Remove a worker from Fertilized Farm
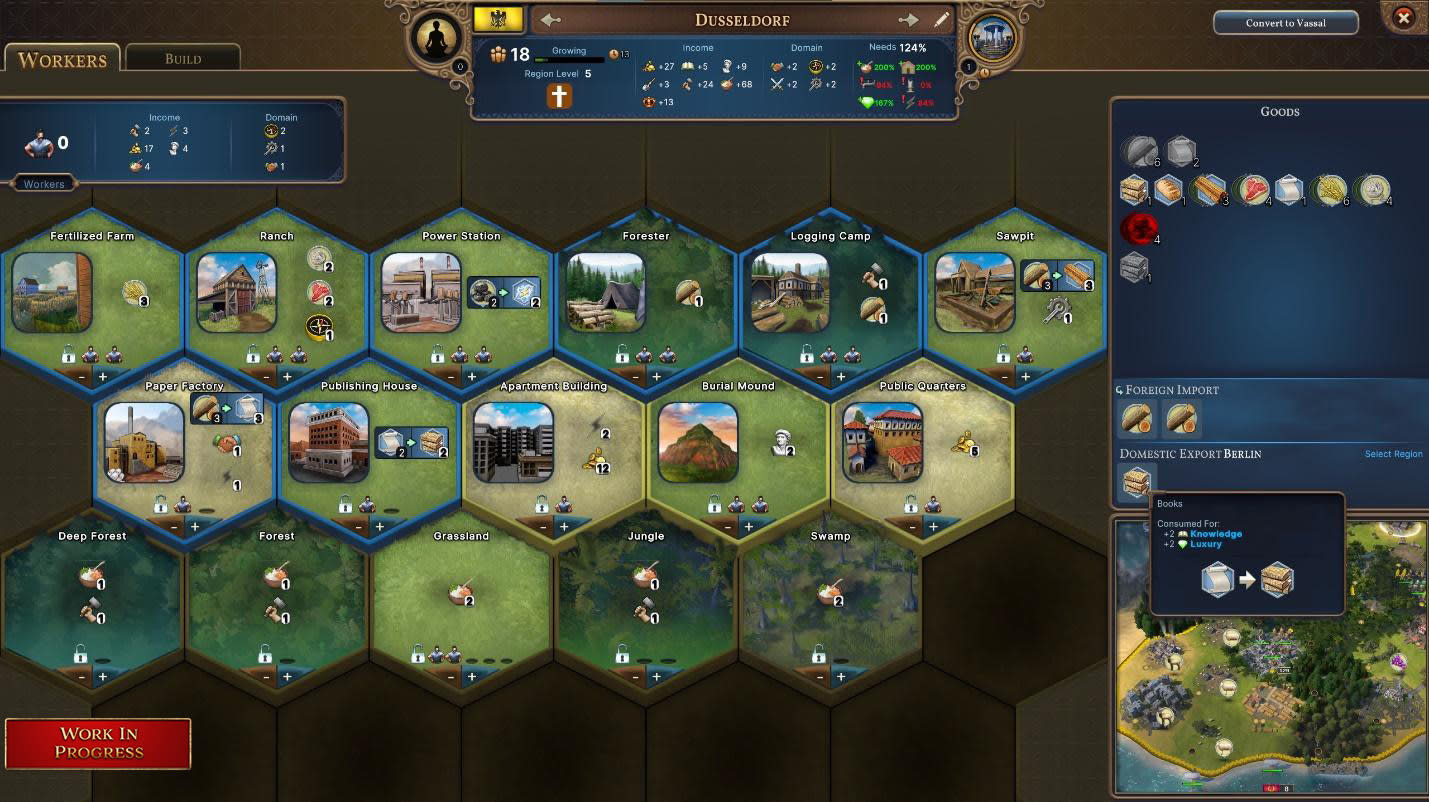1429x802 pixels. coord(81,377)
